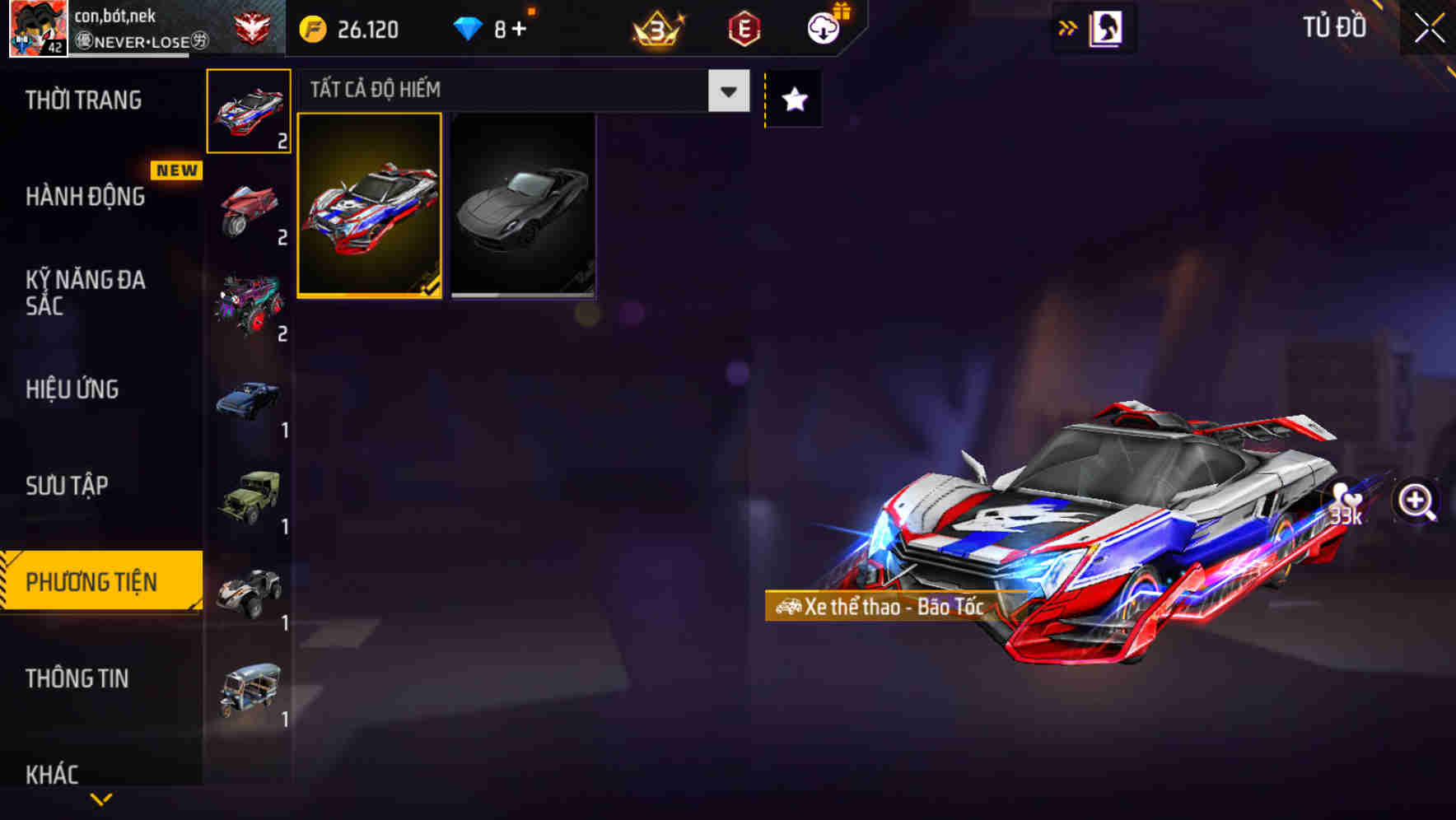Click the character preview book icon
This screenshot has width=1456, height=820.
pyautogui.click(x=1104, y=27)
